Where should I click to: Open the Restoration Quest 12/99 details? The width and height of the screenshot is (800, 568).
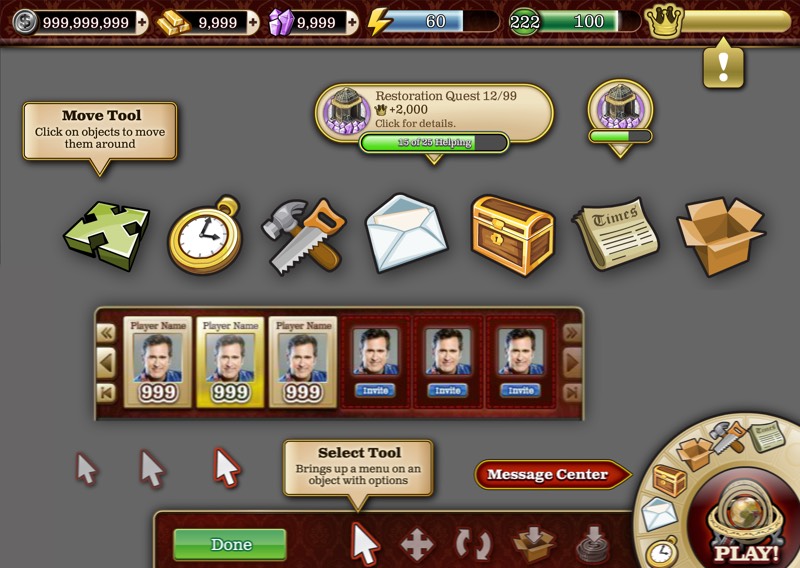pyautogui.click(x=434, y=110)
